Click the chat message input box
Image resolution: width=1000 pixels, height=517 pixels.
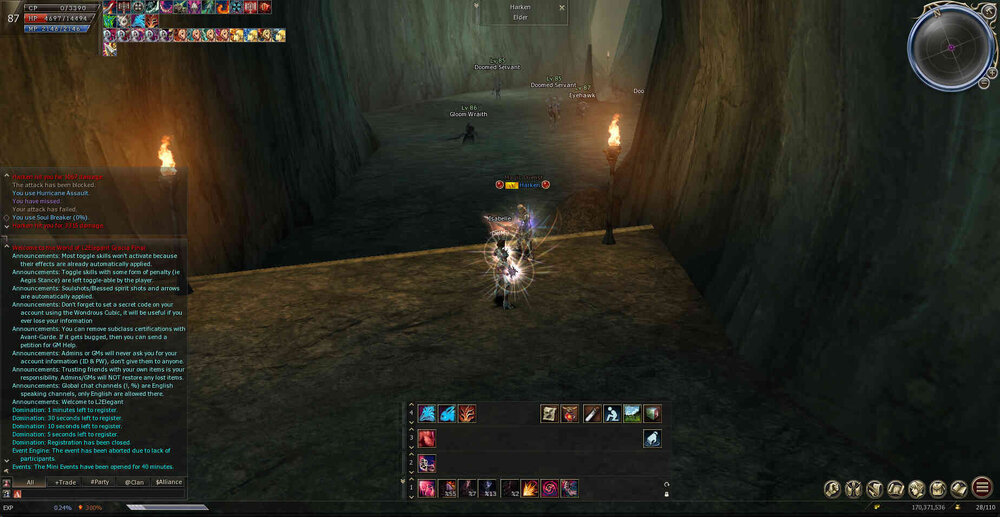tap(100, 494)
